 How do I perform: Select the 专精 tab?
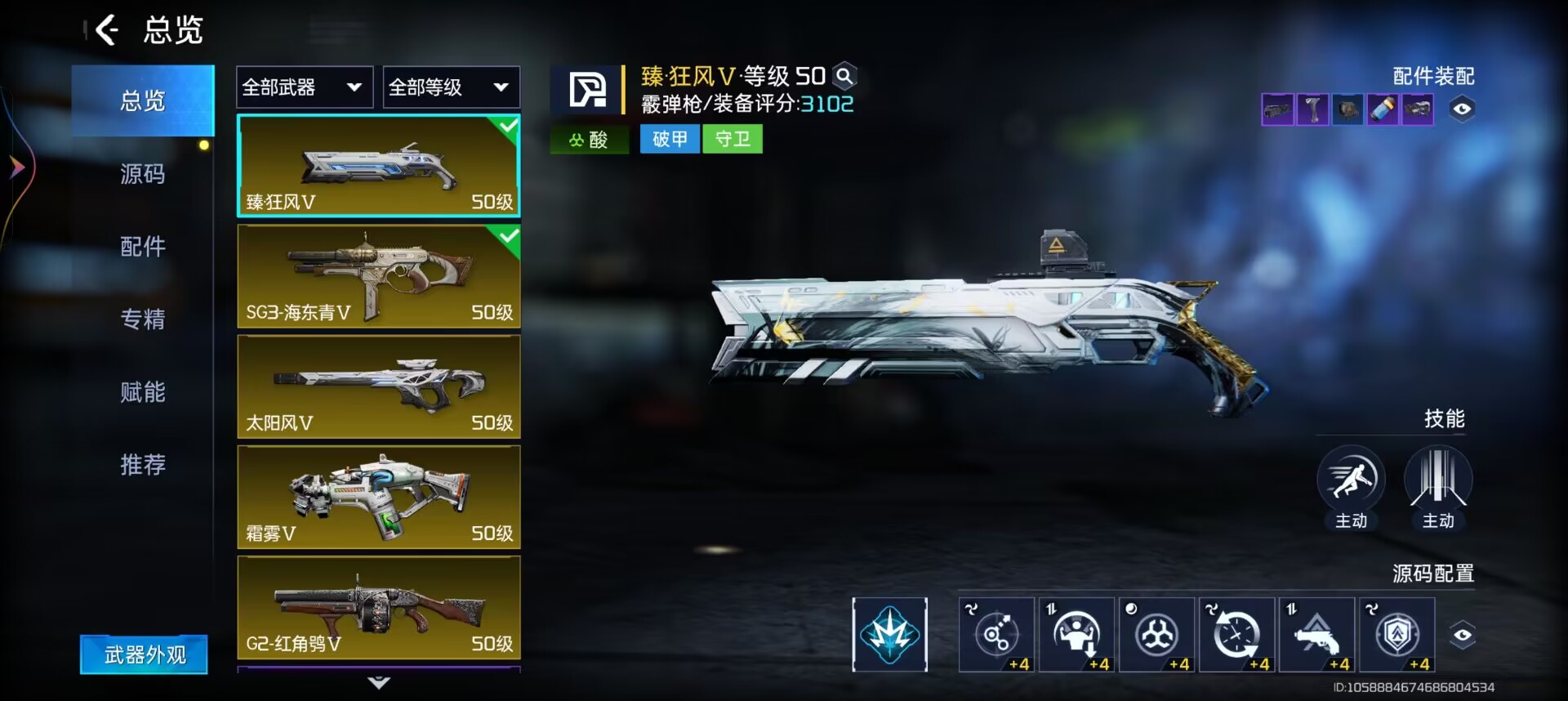[x=143, y=319]
